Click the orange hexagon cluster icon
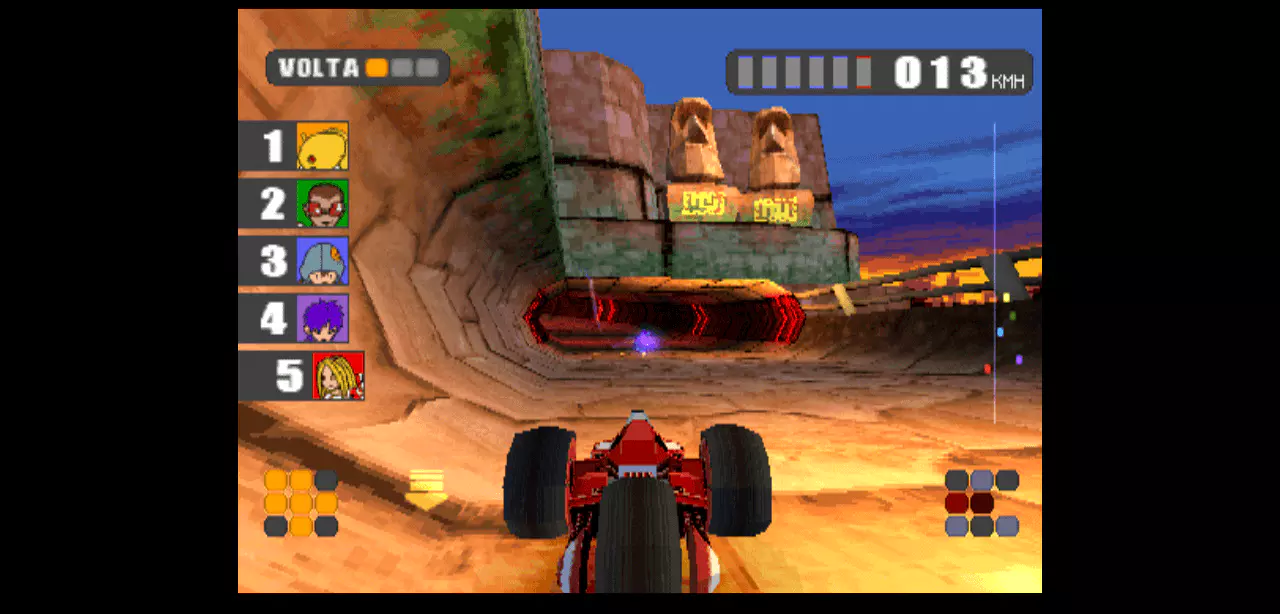Screen dimensions: 1280x614 [x=300, y=503]
